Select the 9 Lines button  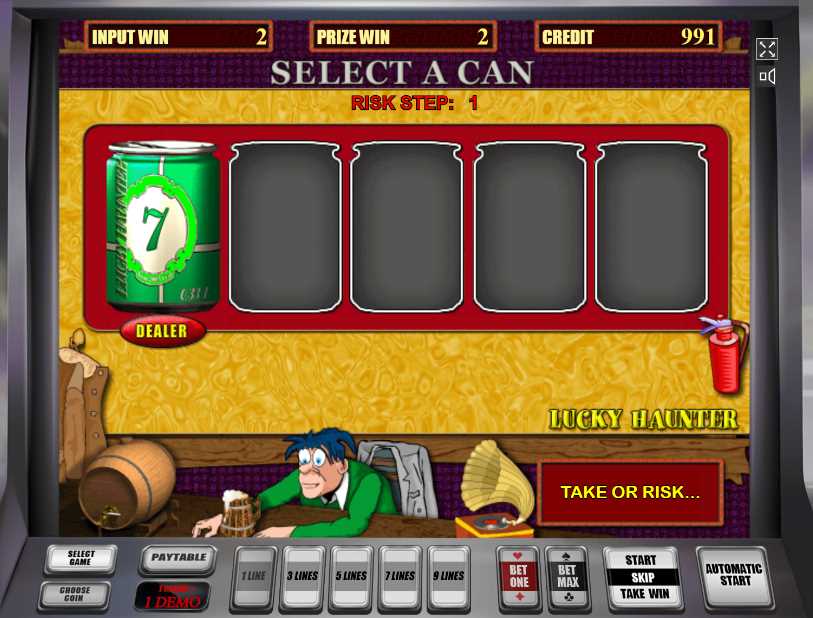tap(449, 577)
